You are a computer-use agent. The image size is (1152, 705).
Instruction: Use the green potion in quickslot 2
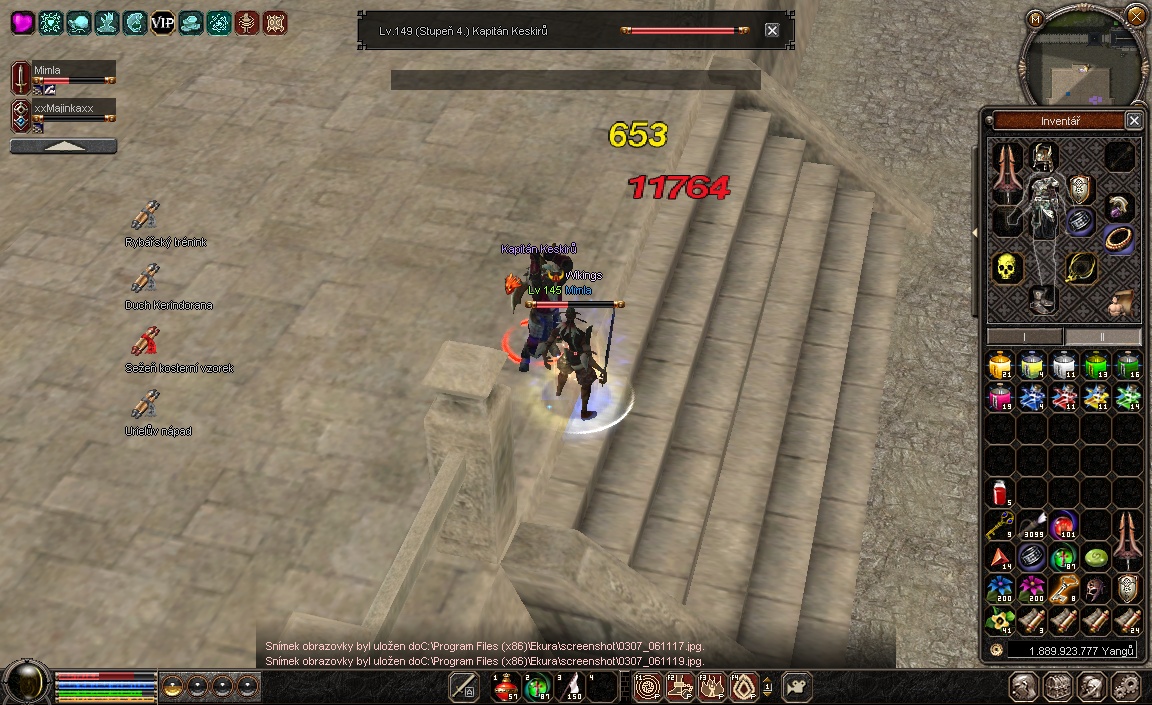pyautogui.click(x=537, y=687)
